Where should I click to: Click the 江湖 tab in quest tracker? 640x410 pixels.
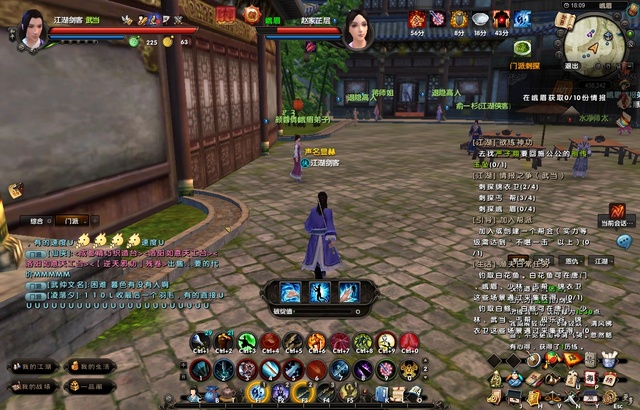600,260
